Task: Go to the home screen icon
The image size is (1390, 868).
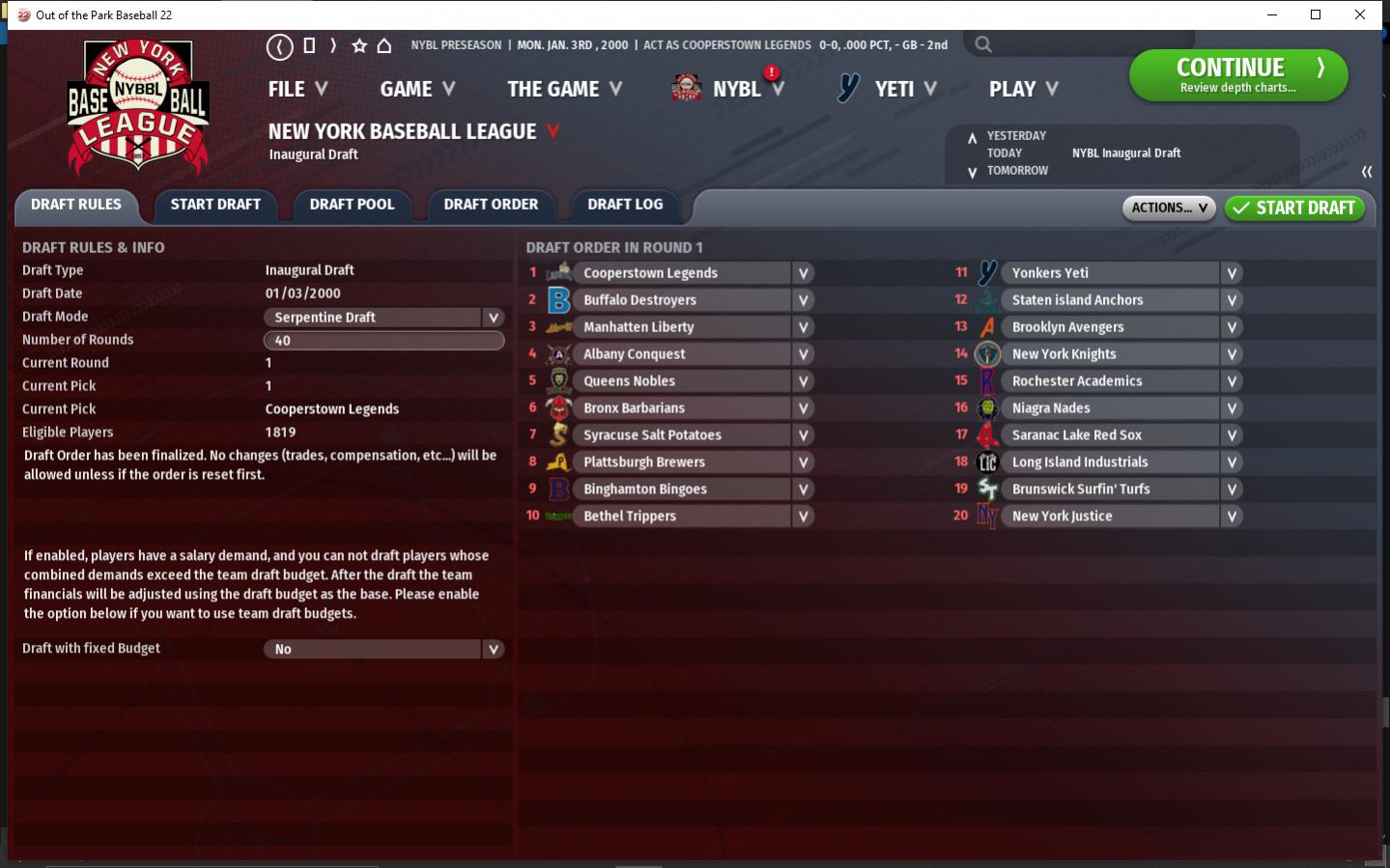Action: [384, 45]
